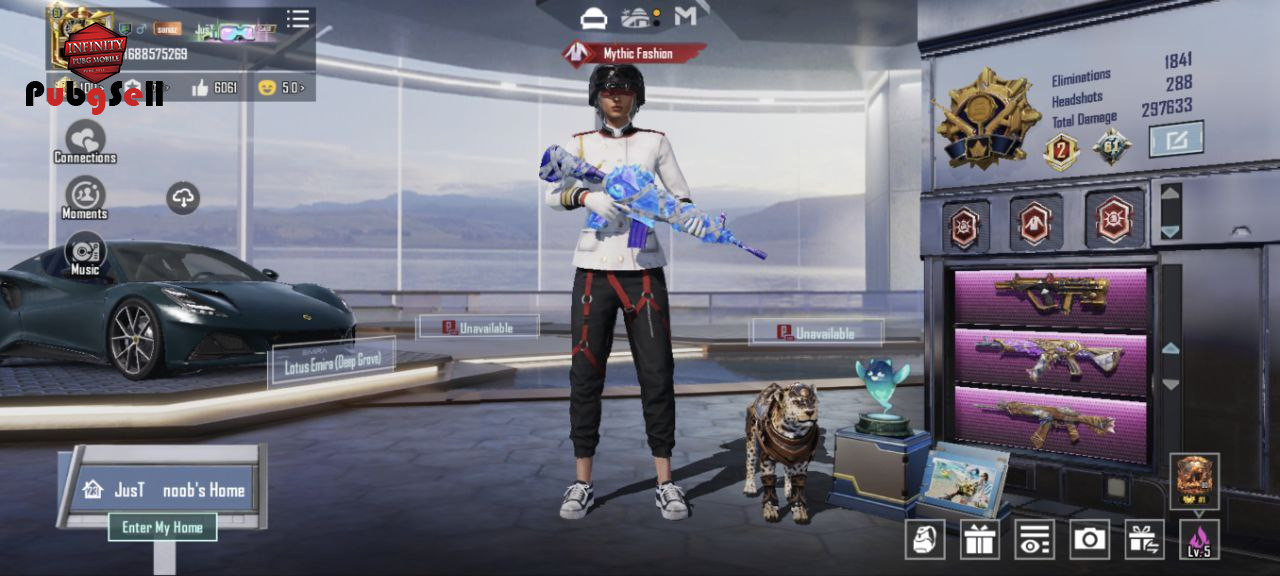Open the purple flame Lv.5 icon

click(x=1199, y=540)
